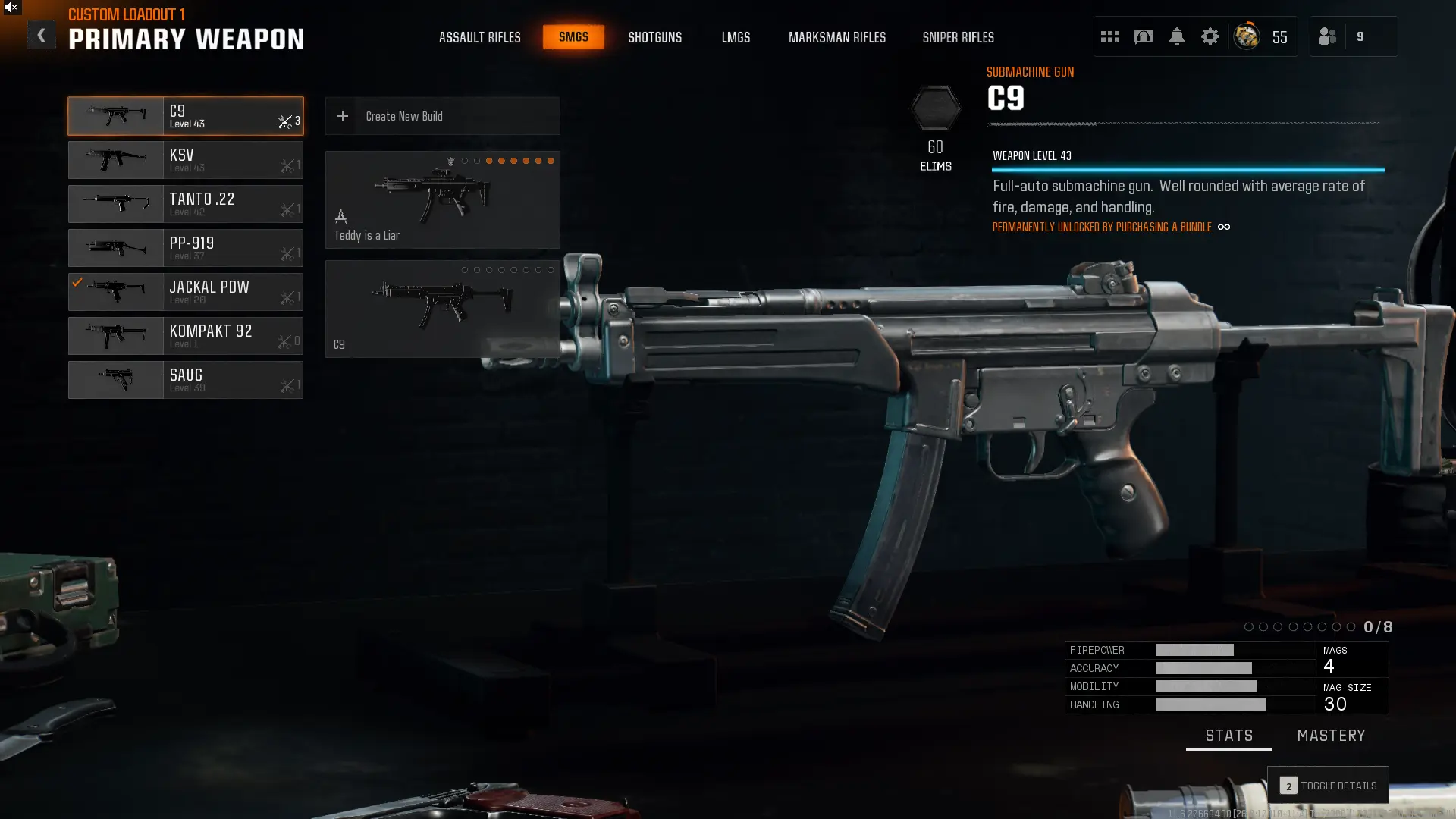The width and height of the screenshot is (1456, 819).
Task: Select the LMGs weapon category
Action: 736,37
